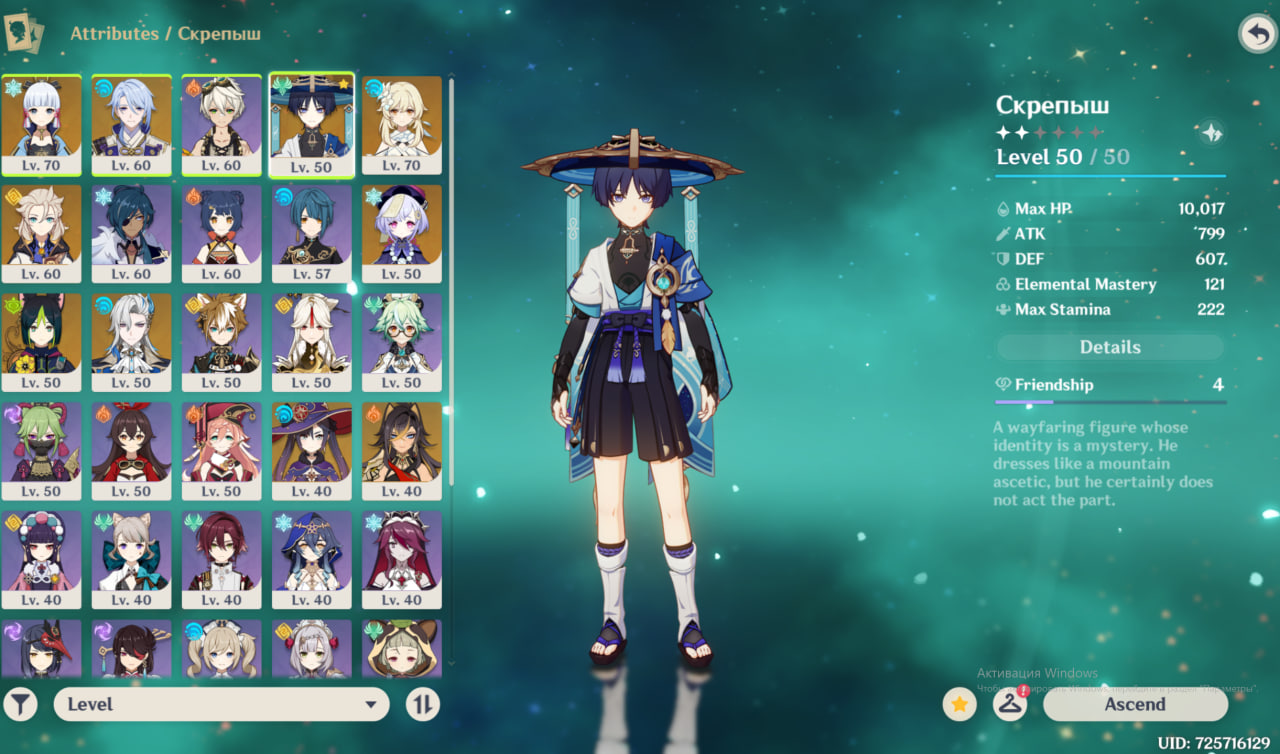Select Sucrose with green hair and glasses
Screen dimensions: 1280x754
(x=401, y=342)
